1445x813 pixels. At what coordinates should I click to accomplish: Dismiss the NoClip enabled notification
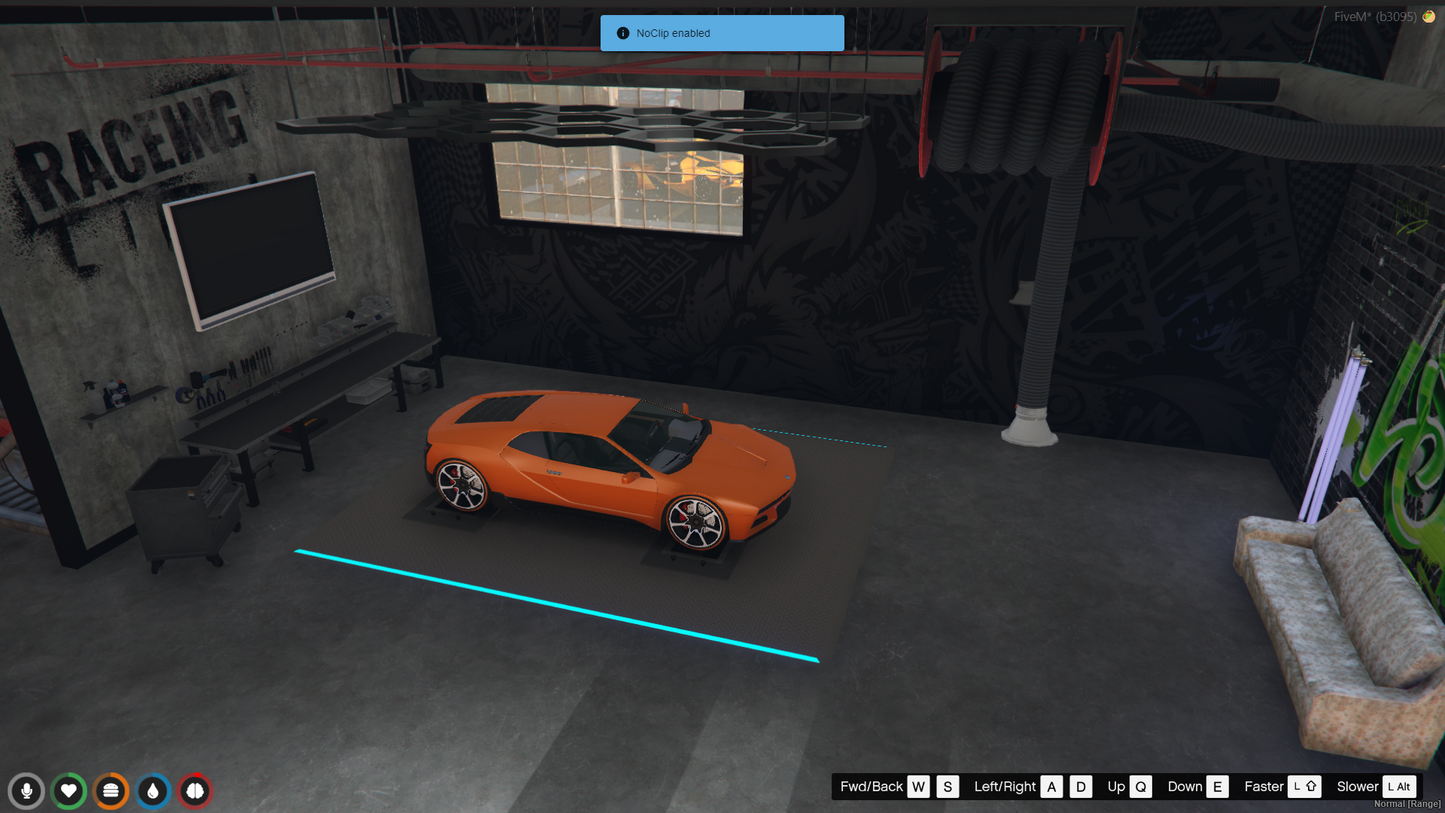(x=721, y=33)
